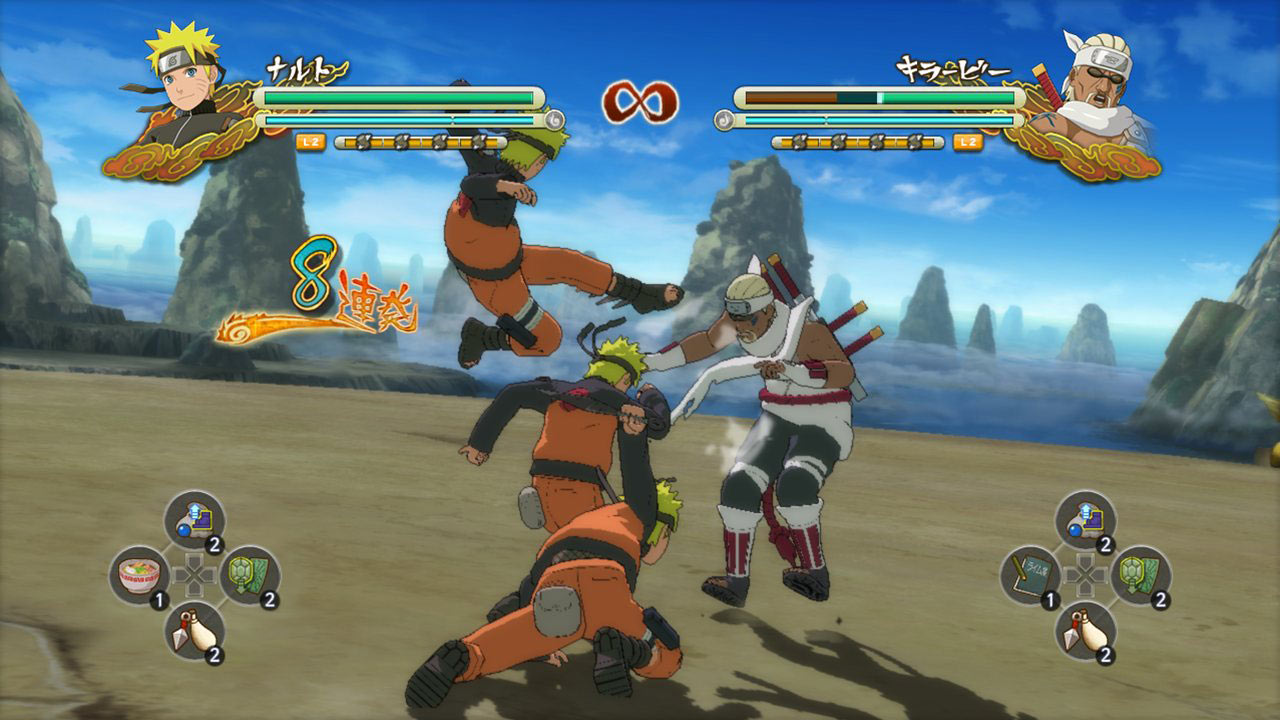Use Naruto's ramen bowl item
This screenshot has width=1280, height=720.
139,575
